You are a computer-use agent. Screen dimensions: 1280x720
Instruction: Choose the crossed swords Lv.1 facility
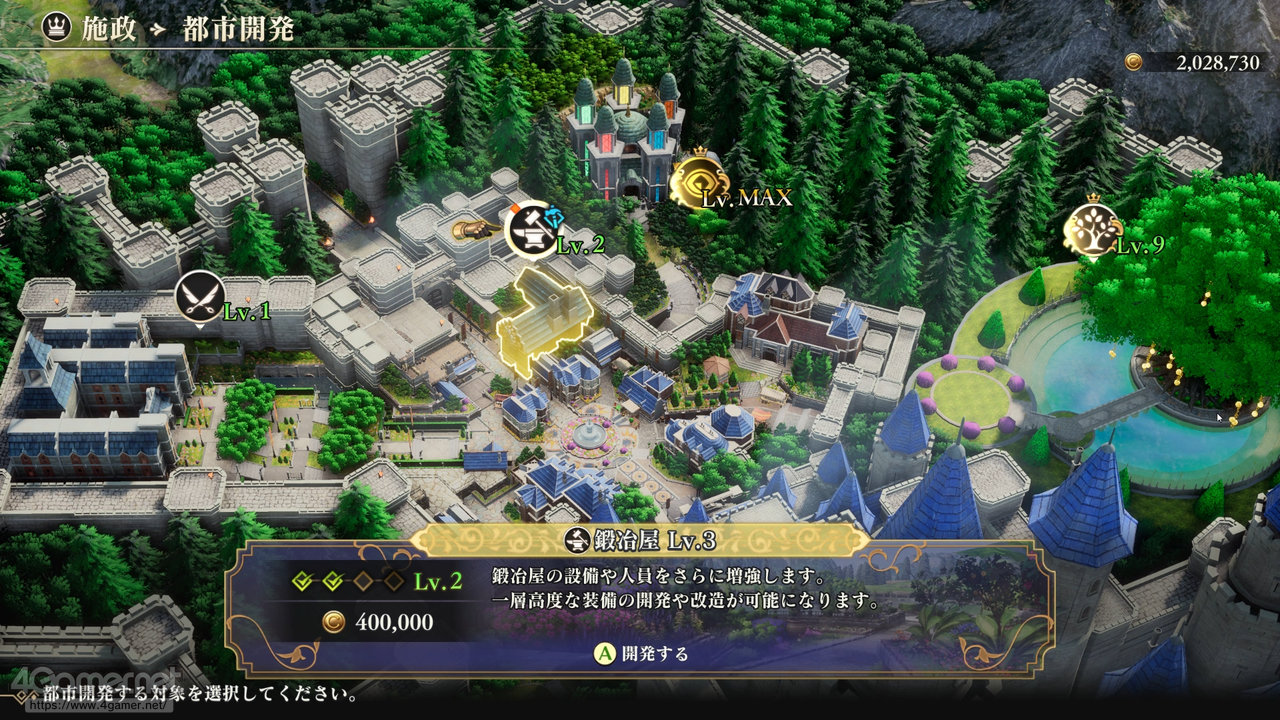199,297
